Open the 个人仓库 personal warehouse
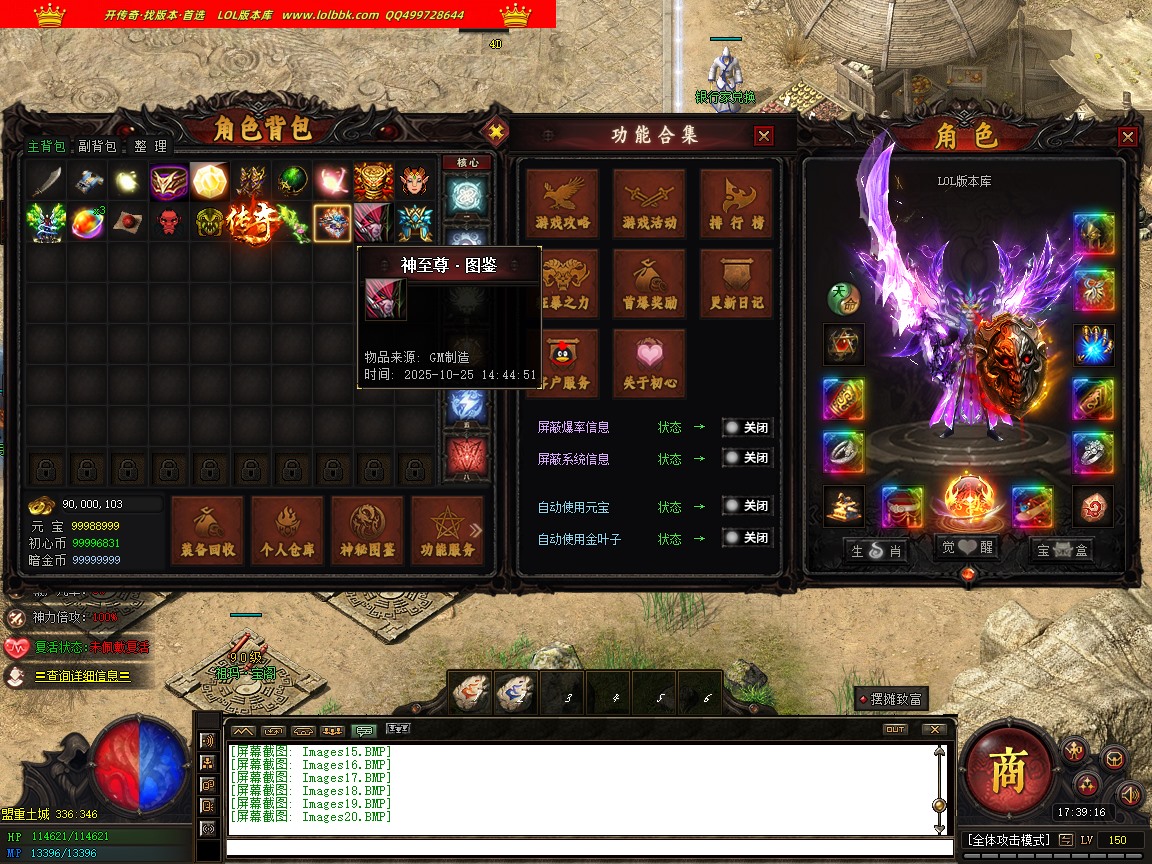Viewport: 1152px width, 864px height. coord(287,531)
